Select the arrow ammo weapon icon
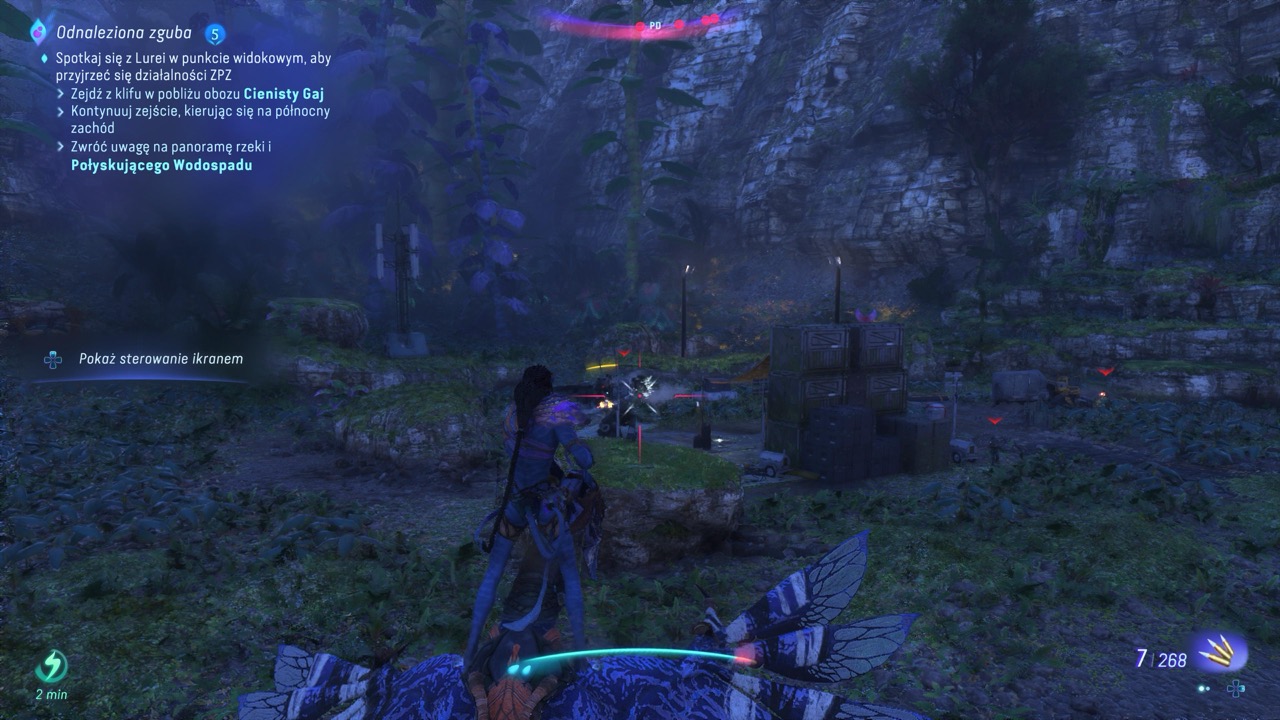 point(1220,653)
